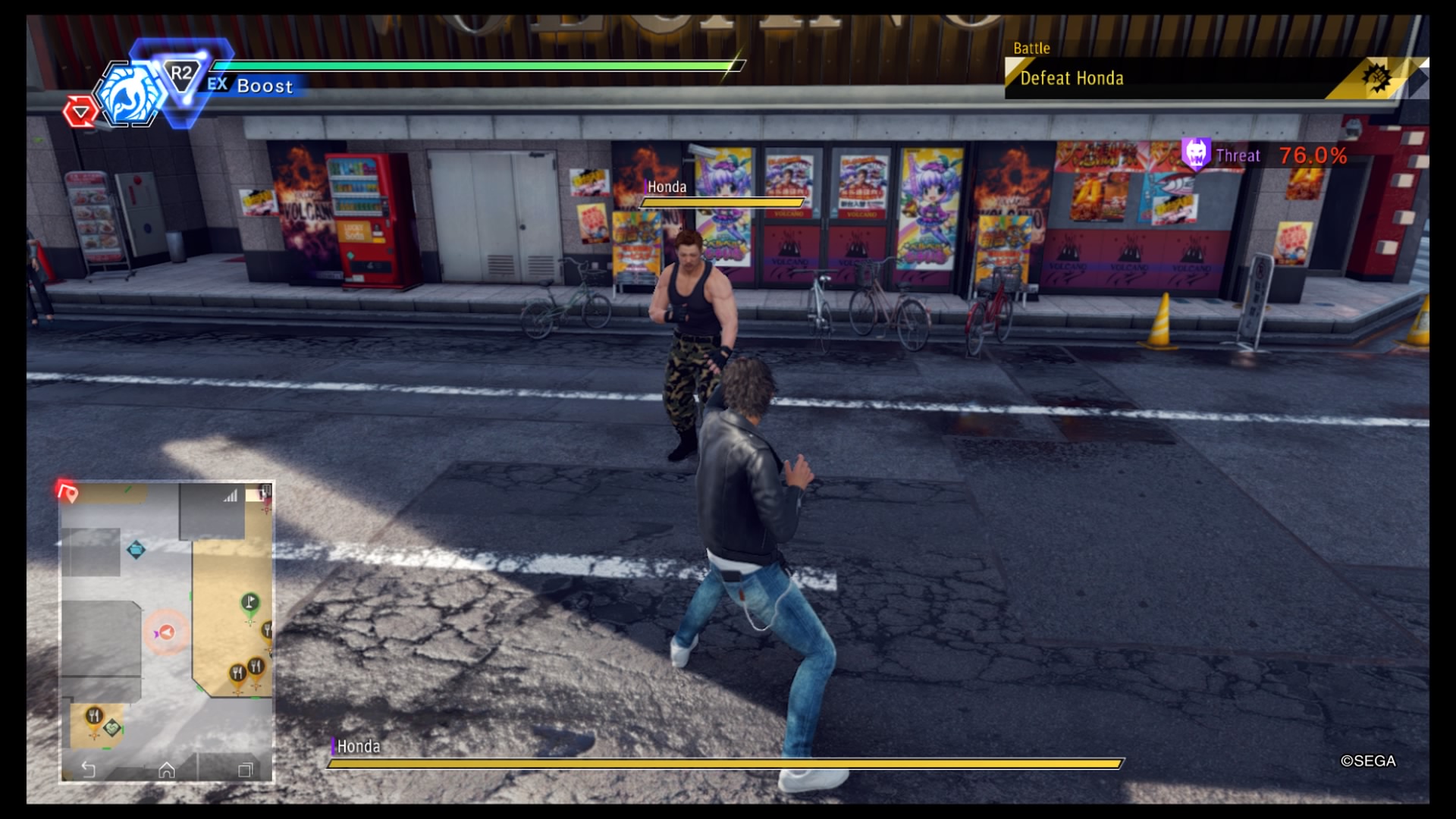The height and width of the screenshot is (819, 1456).
Task: Click the blue diamond shop icon on minimap
Action: 136,550
